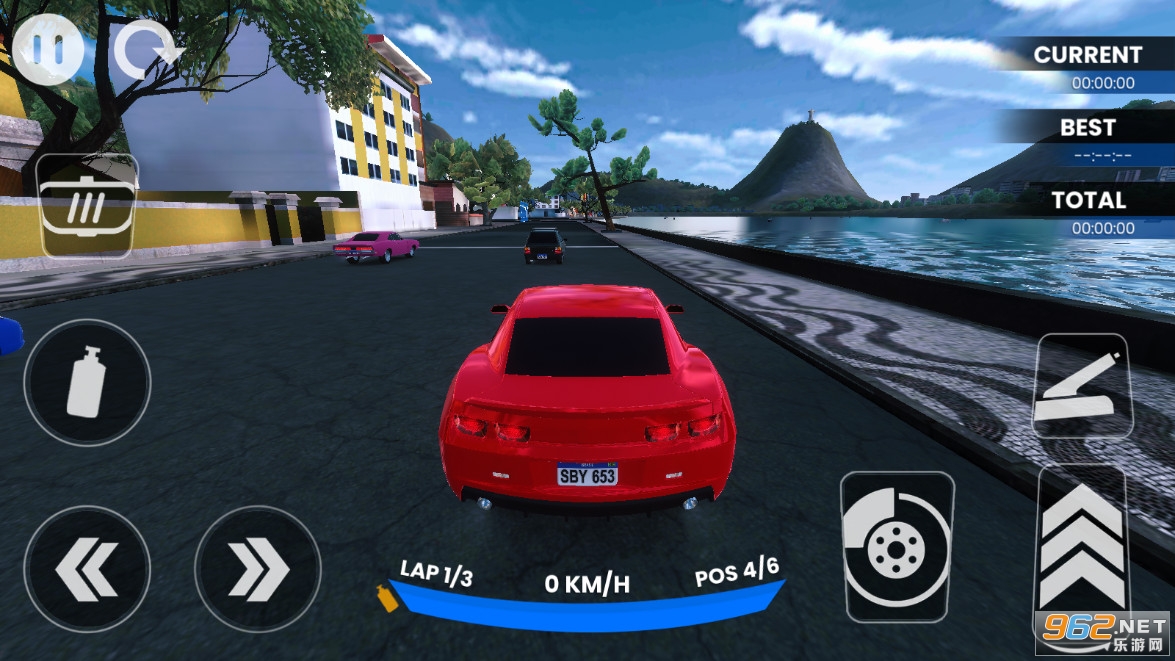The height and width of the screenshot is (661, 1175).
Task: Pause the race with the pause button
Action: 48,50
